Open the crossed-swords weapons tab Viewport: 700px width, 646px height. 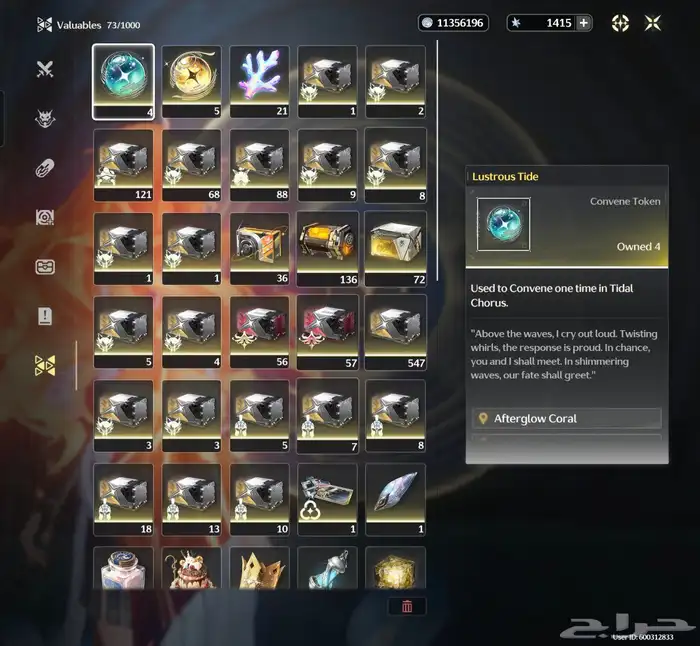(45, 69)
